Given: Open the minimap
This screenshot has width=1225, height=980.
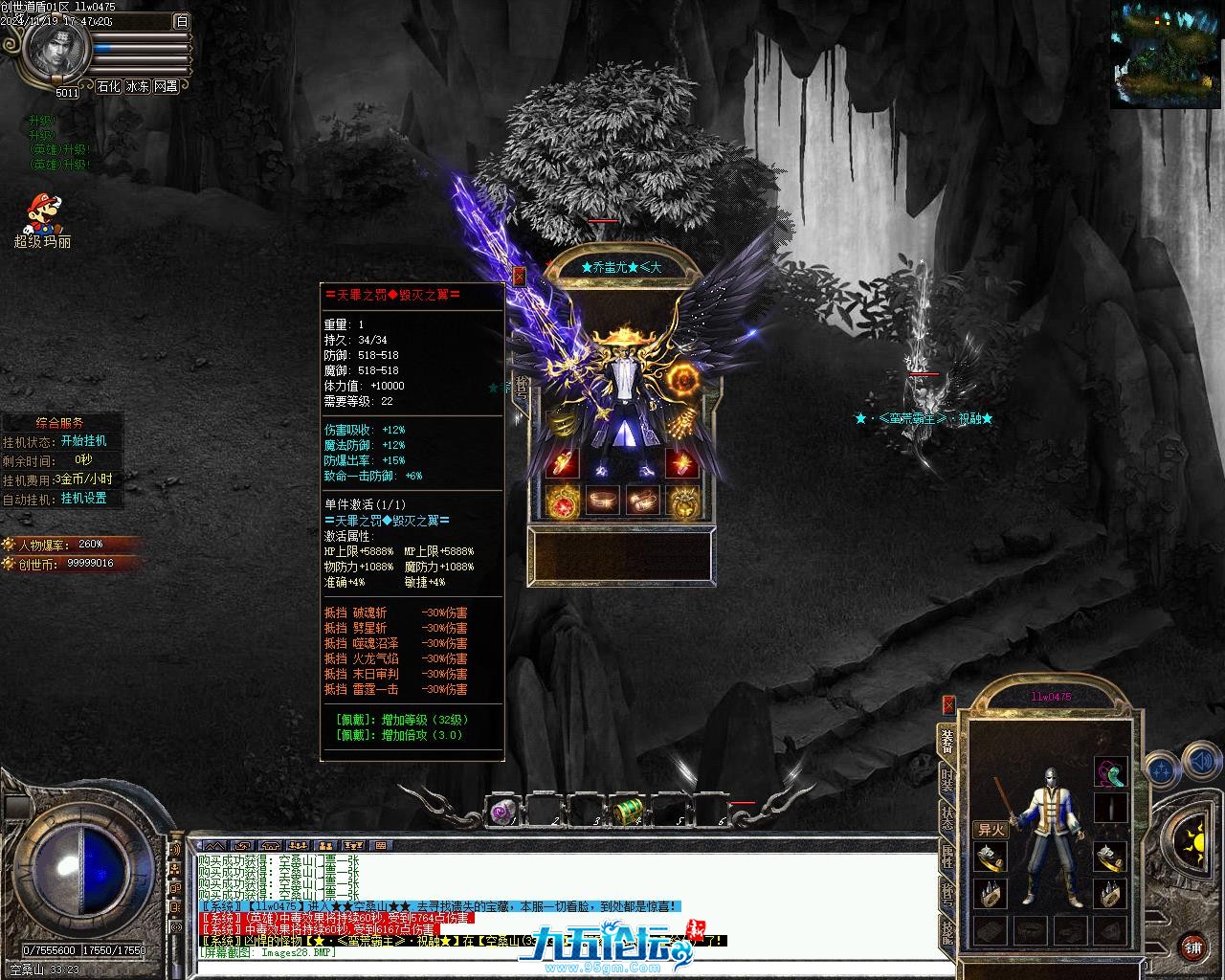Looking at the screenshot, I should (x=1167, y=53).
